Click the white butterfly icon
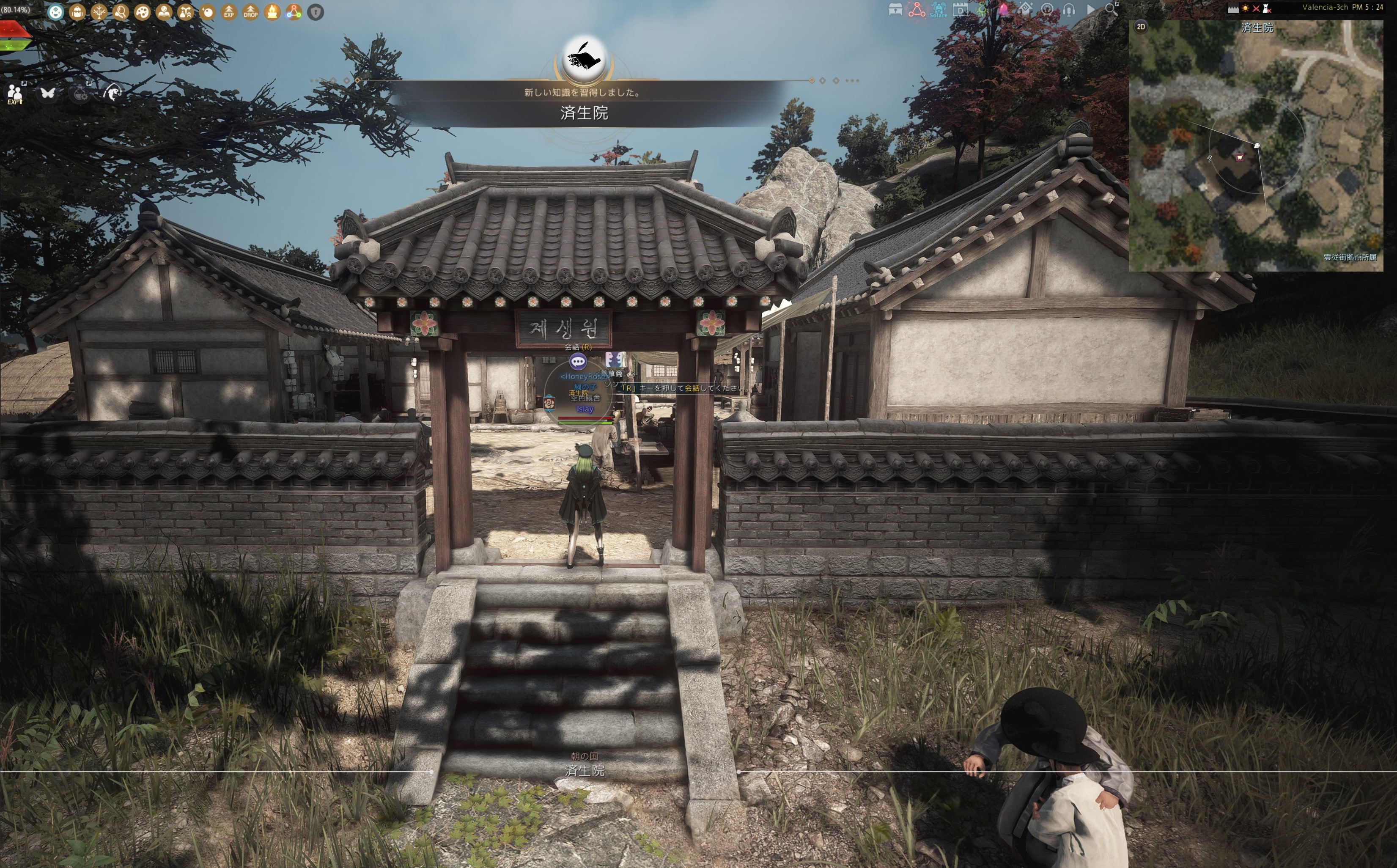 click(48, 92)
